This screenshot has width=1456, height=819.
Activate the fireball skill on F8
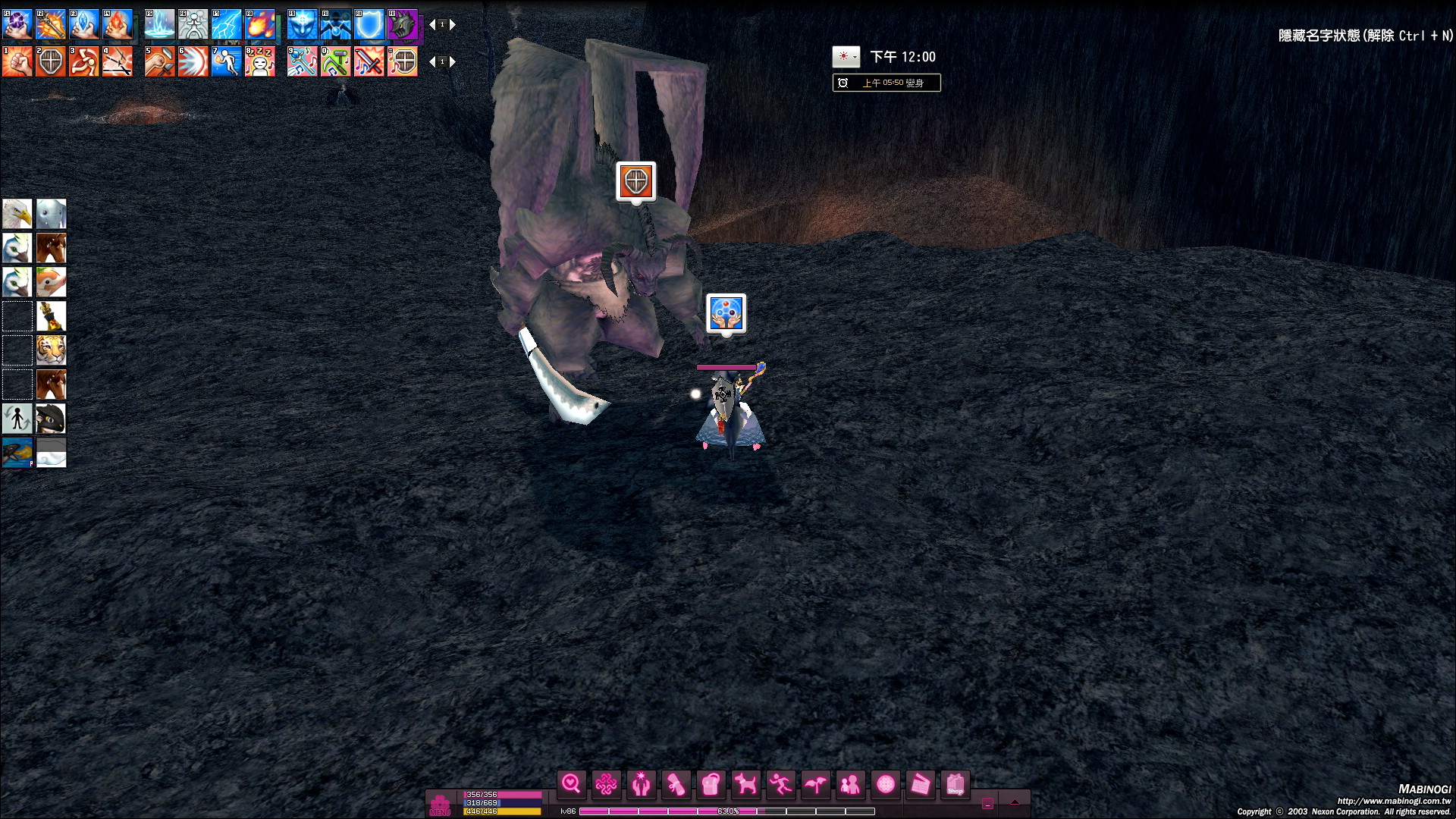260,25
